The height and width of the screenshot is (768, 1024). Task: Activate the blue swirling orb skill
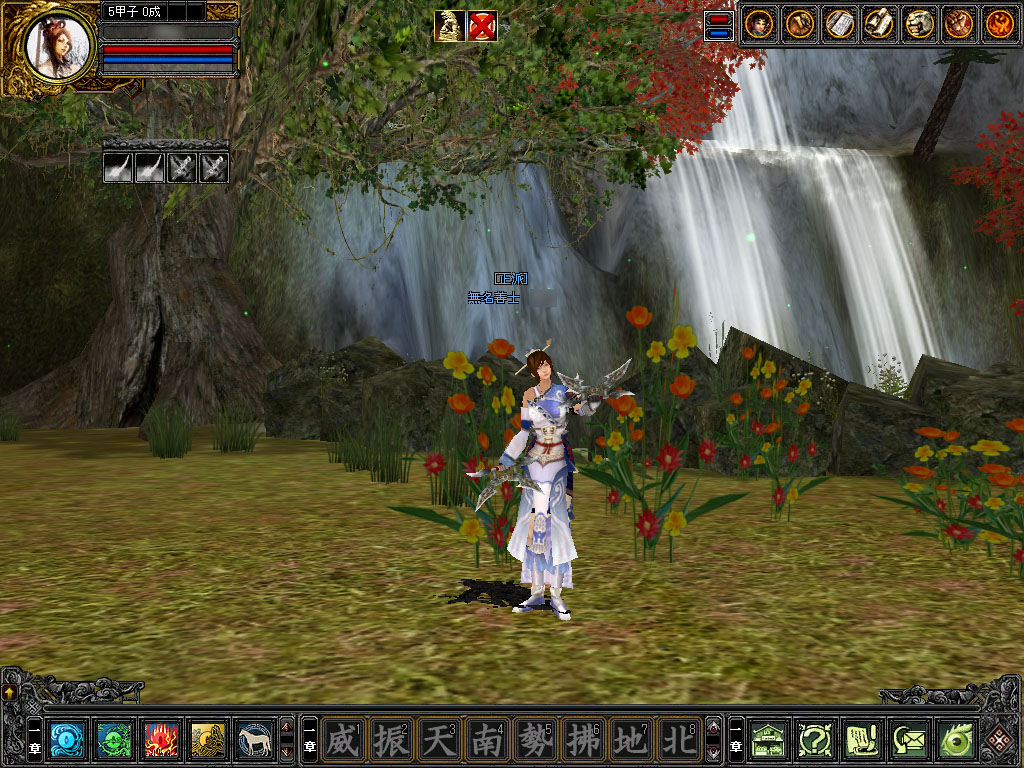click(66, 740)
